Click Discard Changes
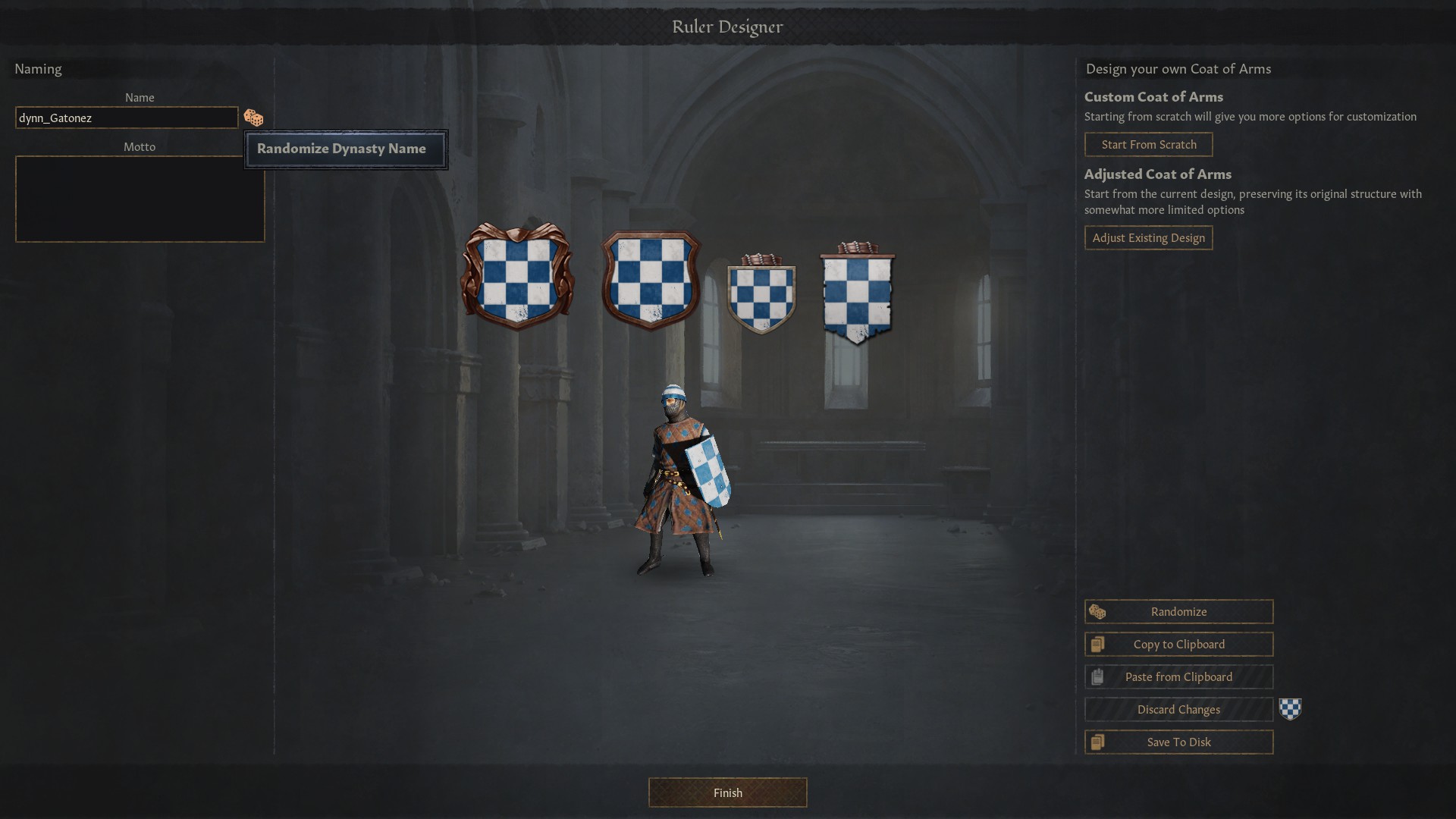This screenshot has height=819, width=1456. tap(1178, 709)
